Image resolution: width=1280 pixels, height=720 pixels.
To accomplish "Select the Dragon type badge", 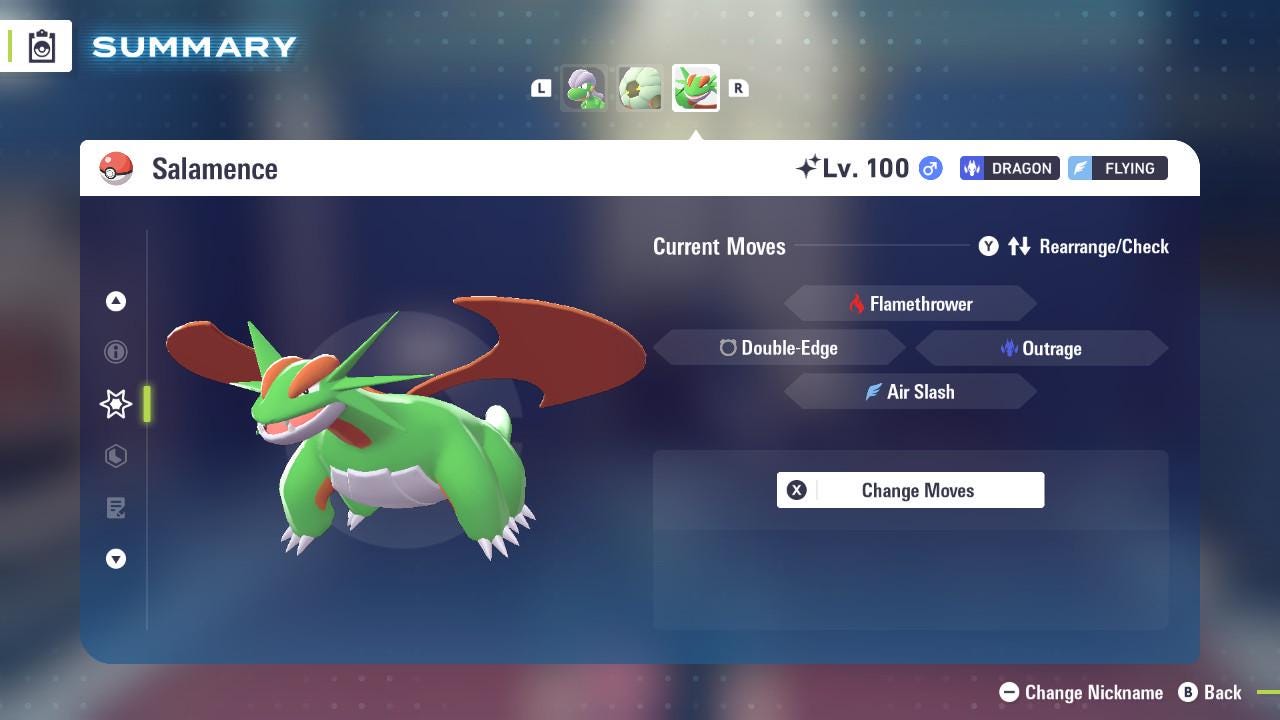I will [x=1009, y=168].
